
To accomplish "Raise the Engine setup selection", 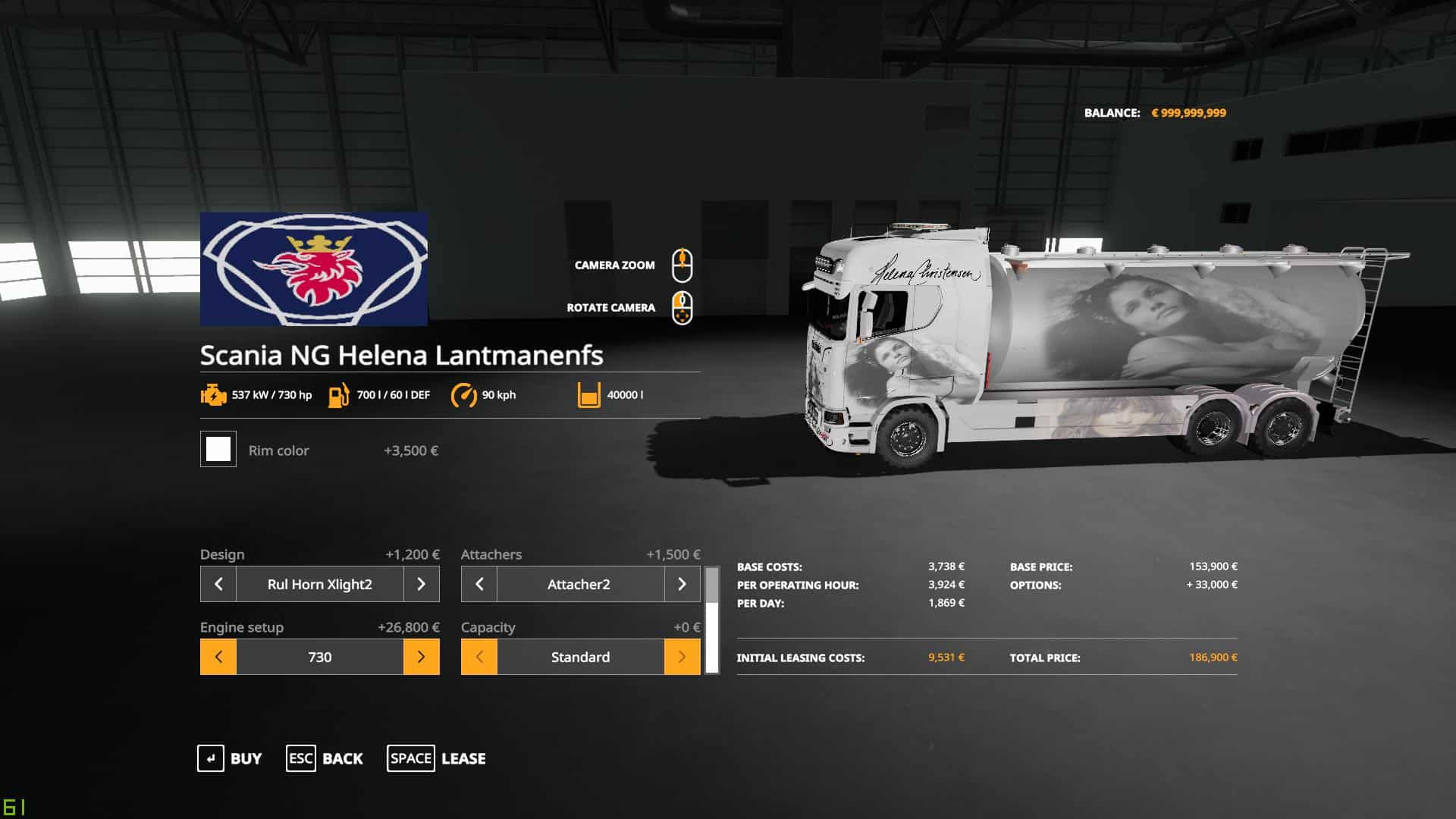I will [x=421, y=657].
